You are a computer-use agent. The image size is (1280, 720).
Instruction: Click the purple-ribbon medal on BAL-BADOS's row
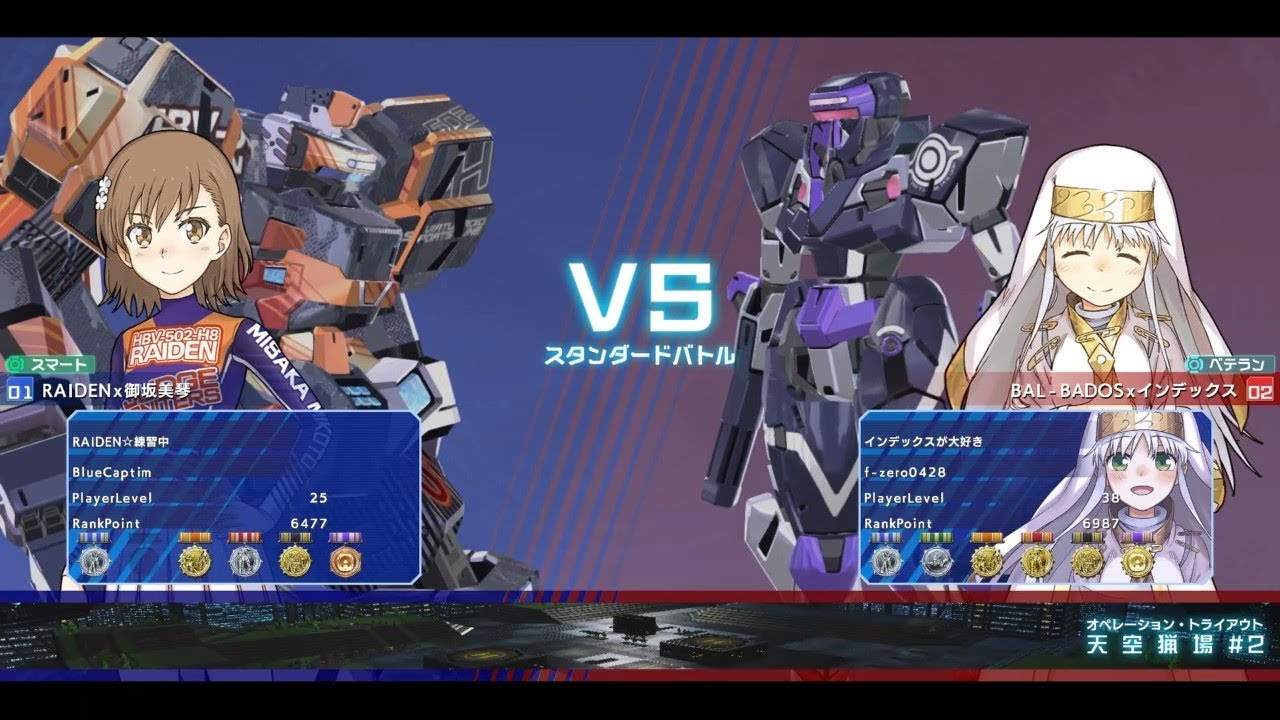point(1139,560)
